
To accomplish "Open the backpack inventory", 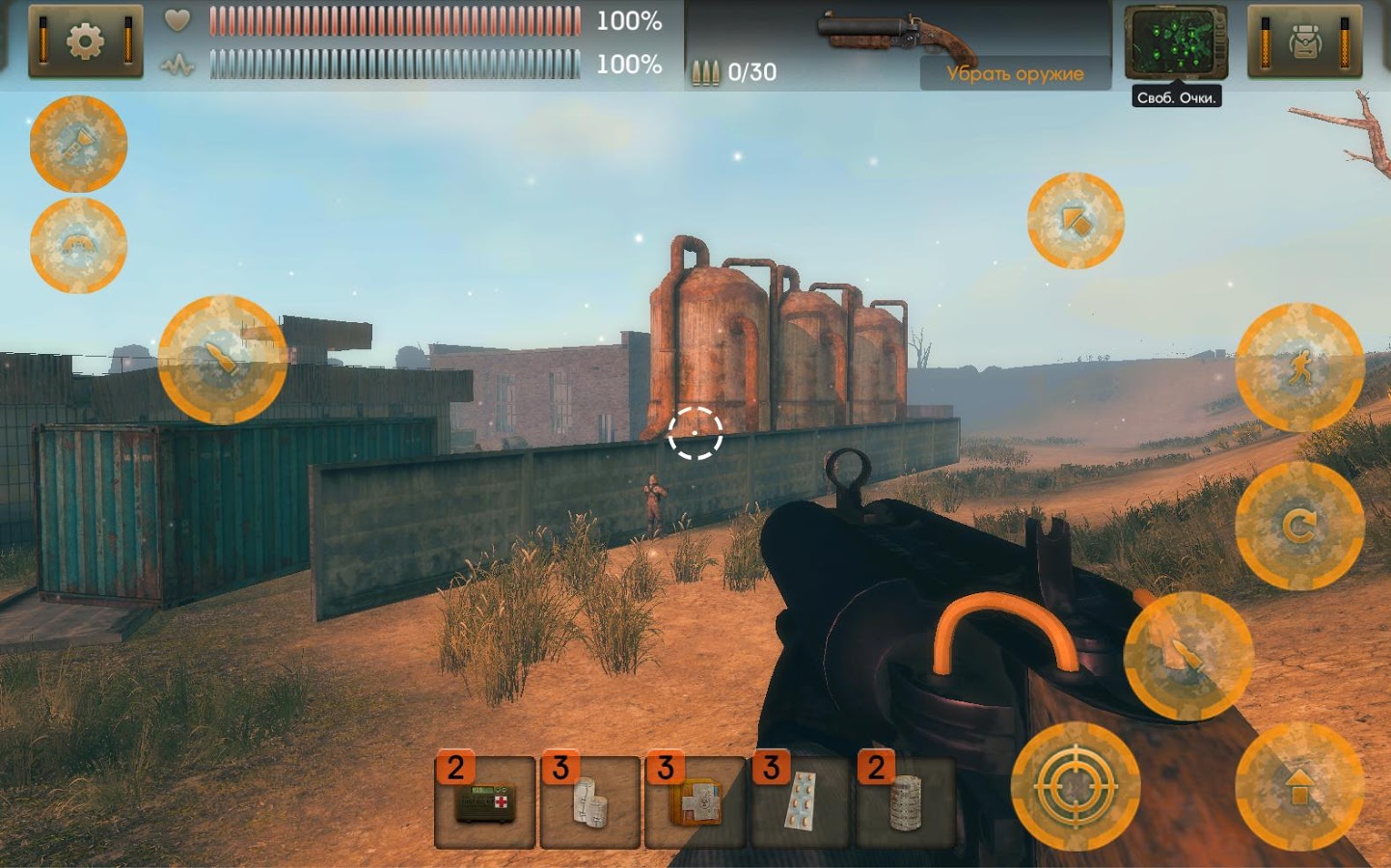I will pyautogui.click(x=1304, y=42).
